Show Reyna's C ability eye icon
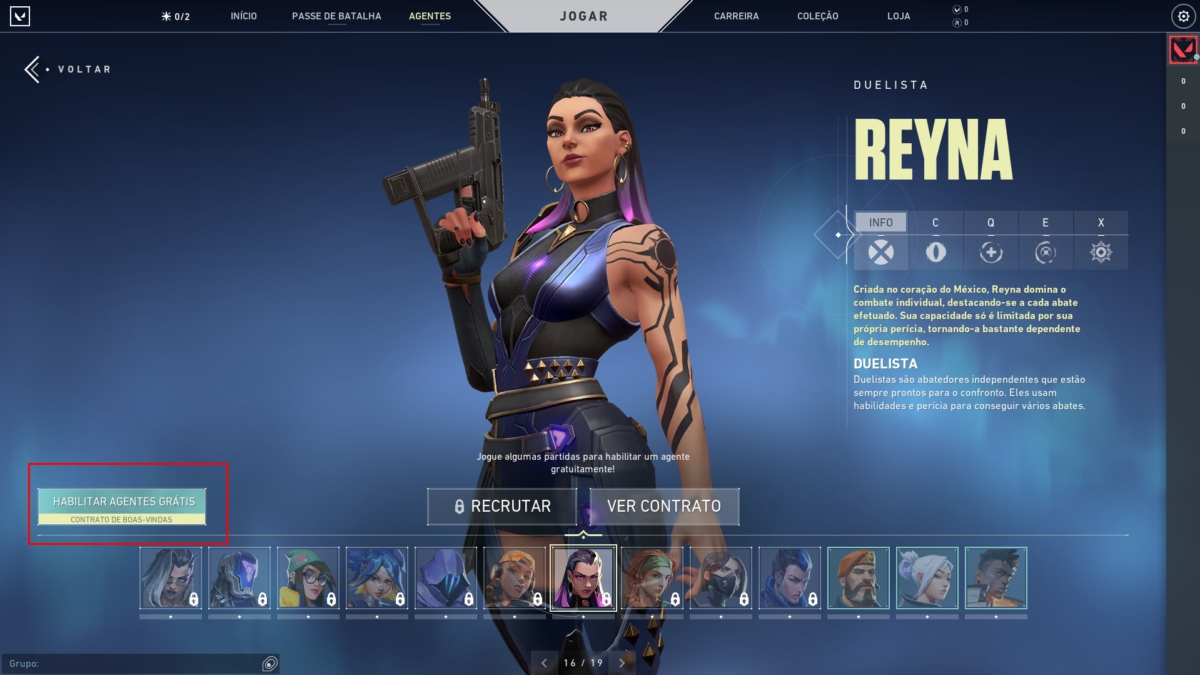1200x675 pixels. tap(936, 252)
